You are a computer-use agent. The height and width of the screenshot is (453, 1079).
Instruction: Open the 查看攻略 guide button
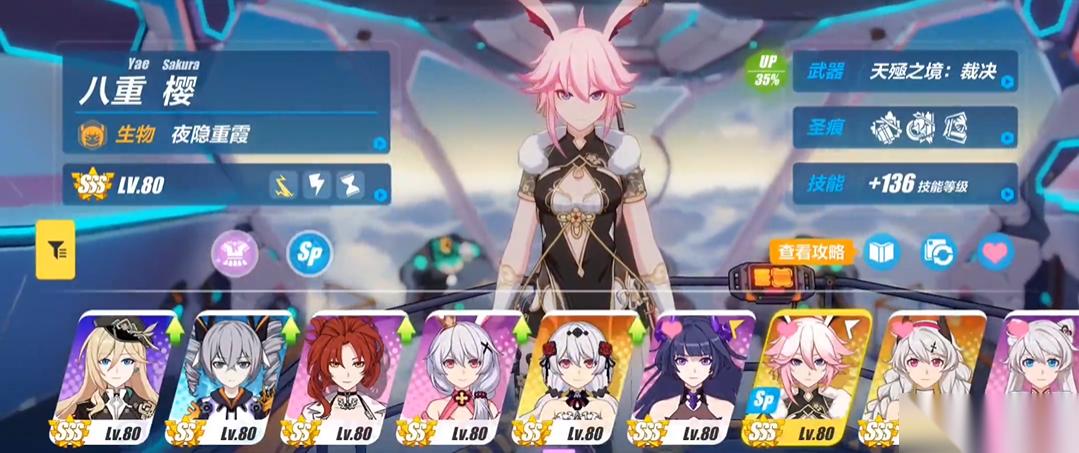click(x=812, y=251)
